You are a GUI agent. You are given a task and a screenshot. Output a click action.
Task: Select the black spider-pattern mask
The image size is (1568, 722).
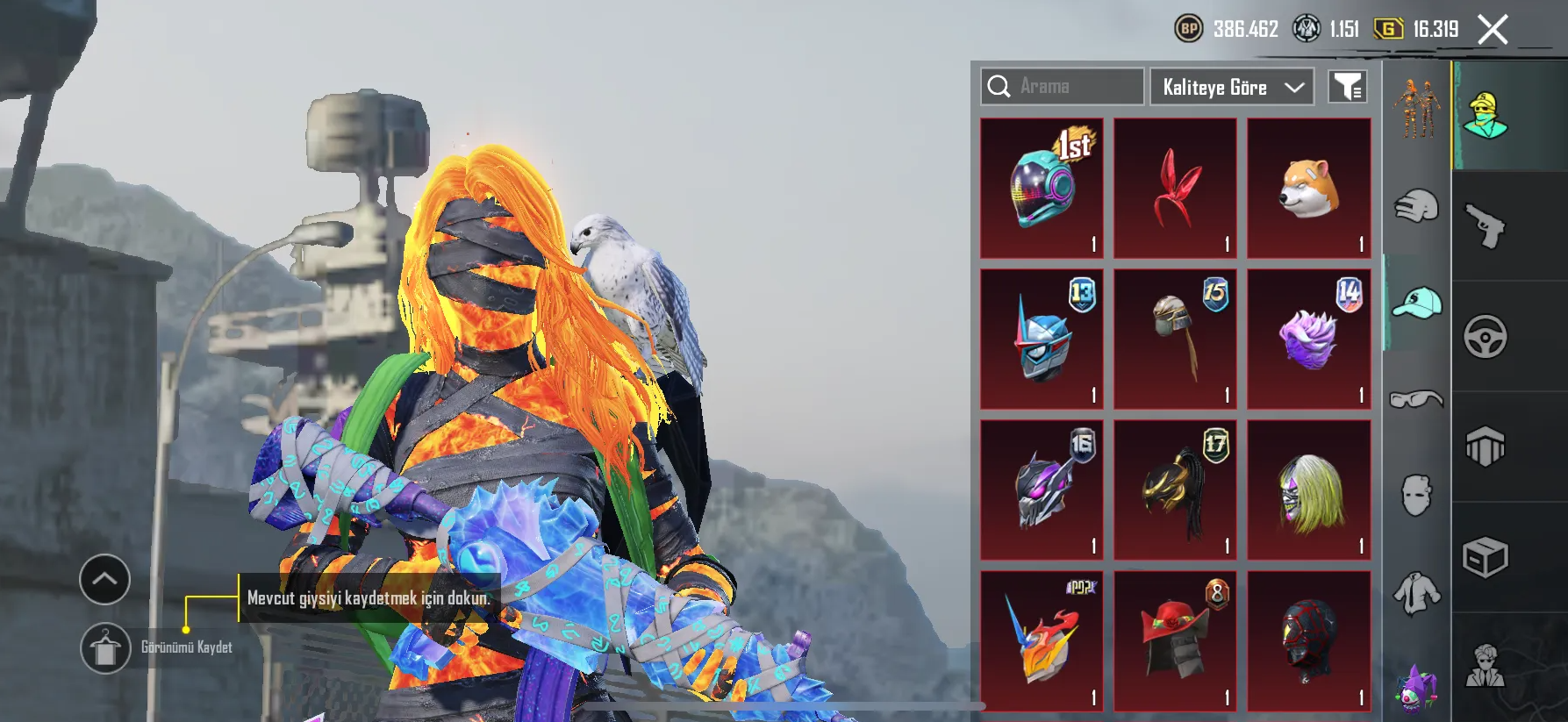click(1308, 641)
